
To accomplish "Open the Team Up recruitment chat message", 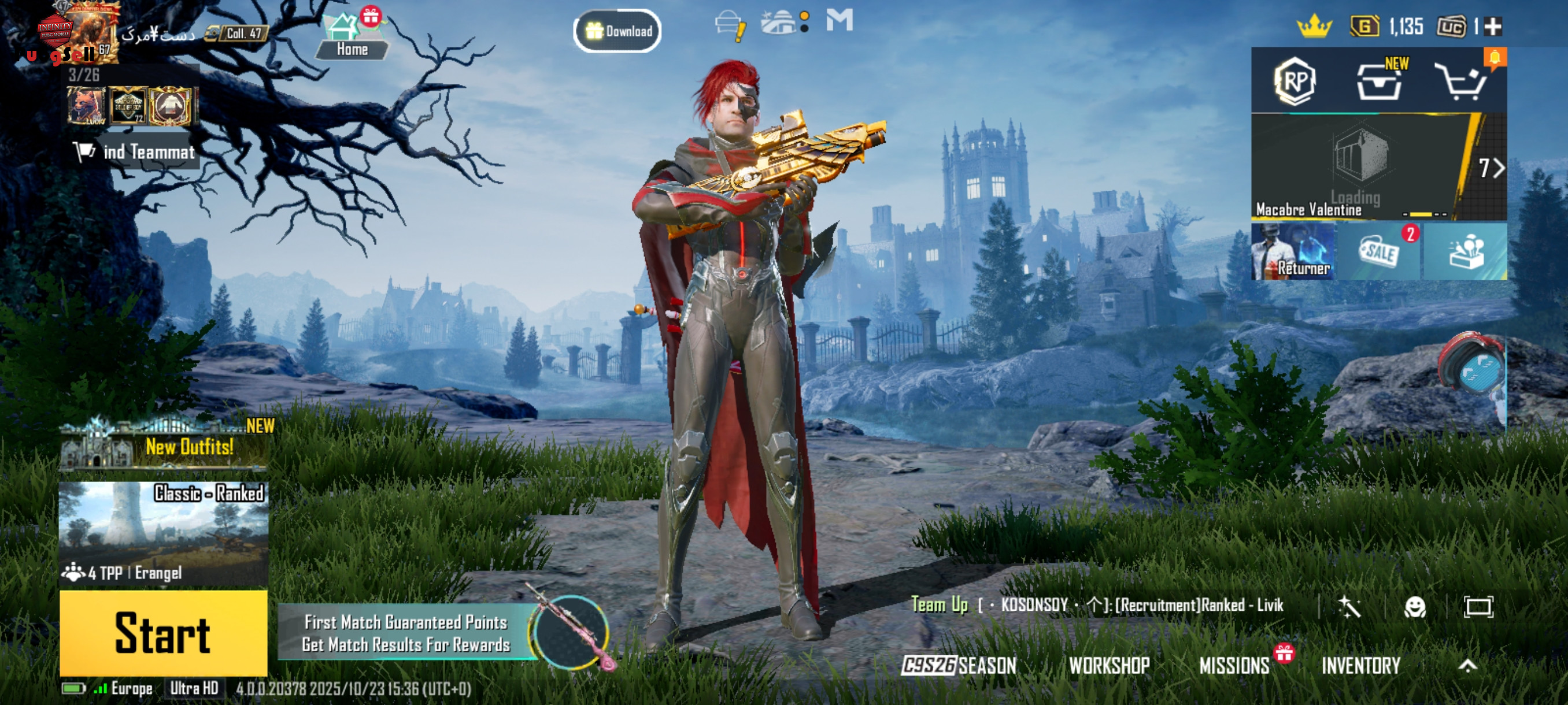I will (1096, 604).
